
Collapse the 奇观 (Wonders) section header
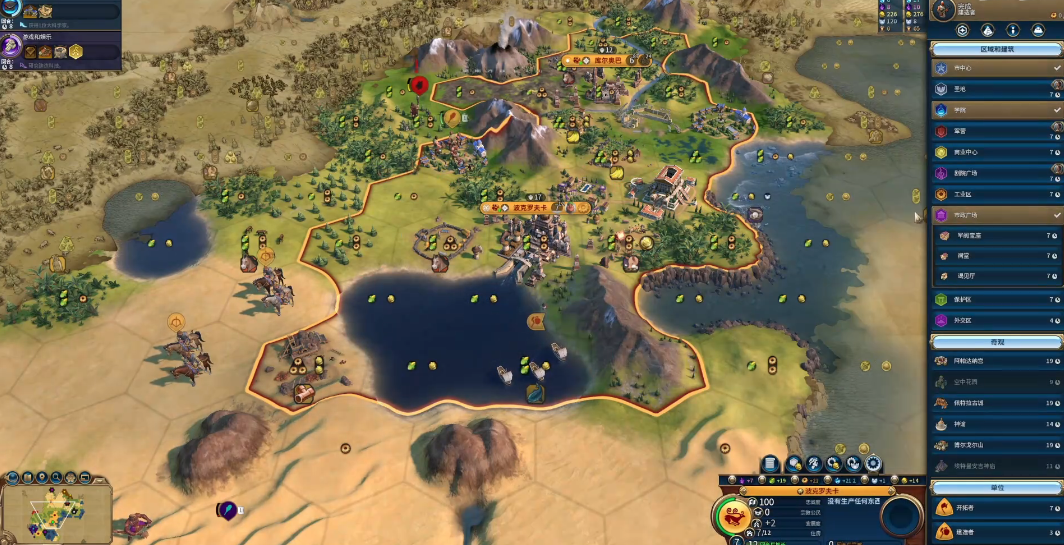996,342
